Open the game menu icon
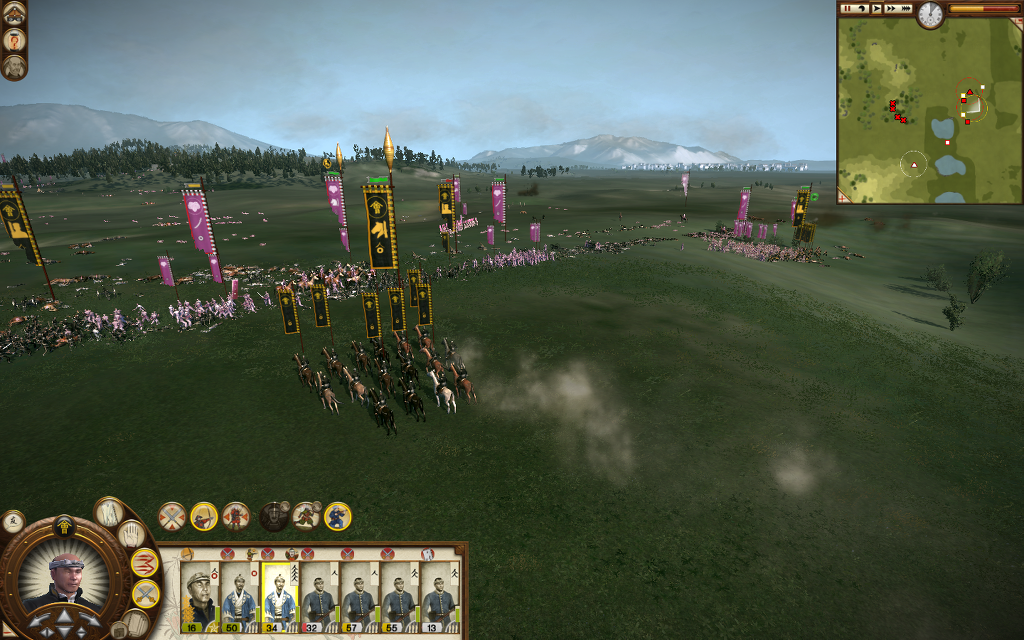Screen dimensions: 1024x640 click(x=14, y=13)
